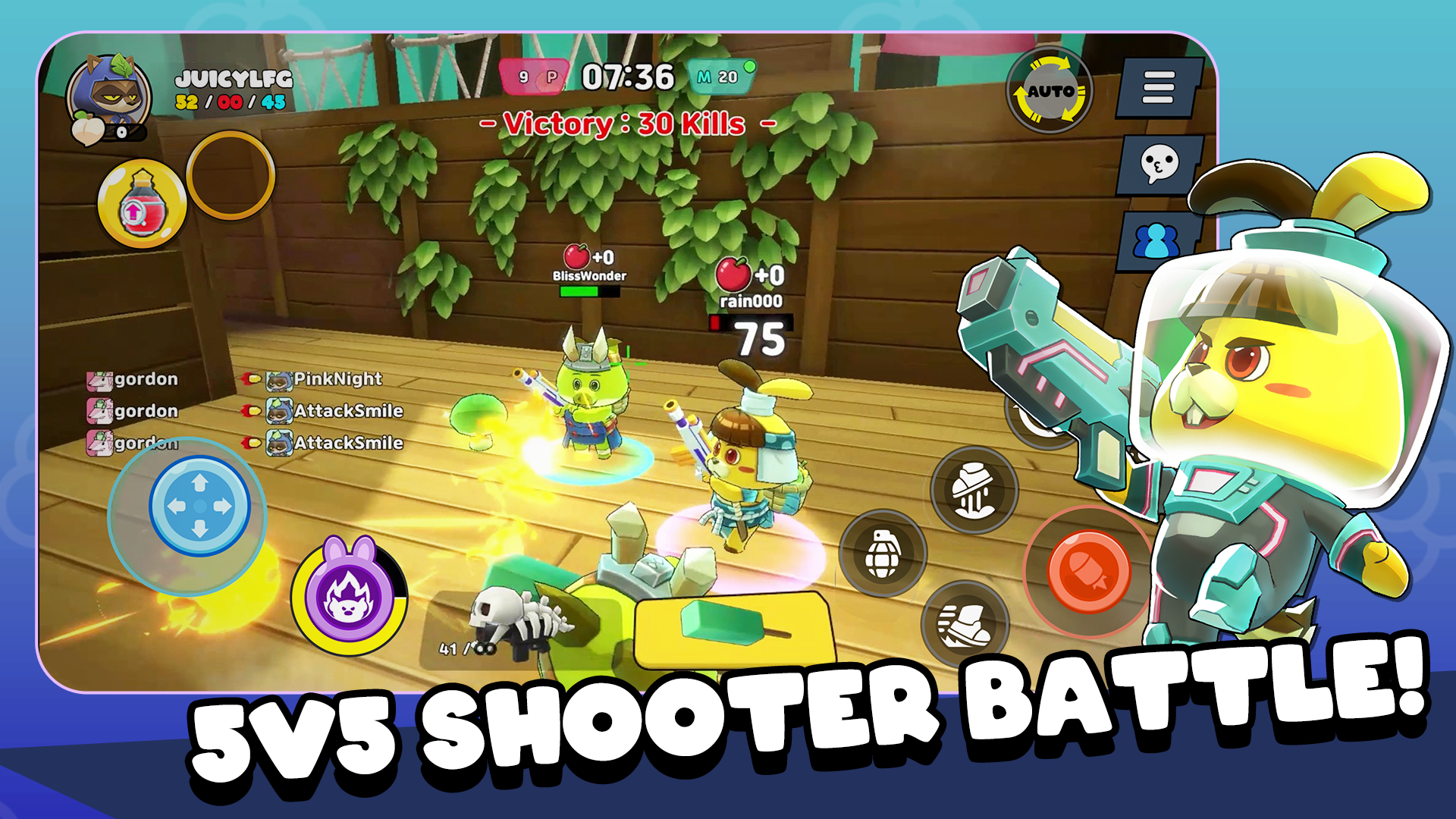Tap the empty orange ring slot
Screen dimensions: 1456x819
[231, 175]
